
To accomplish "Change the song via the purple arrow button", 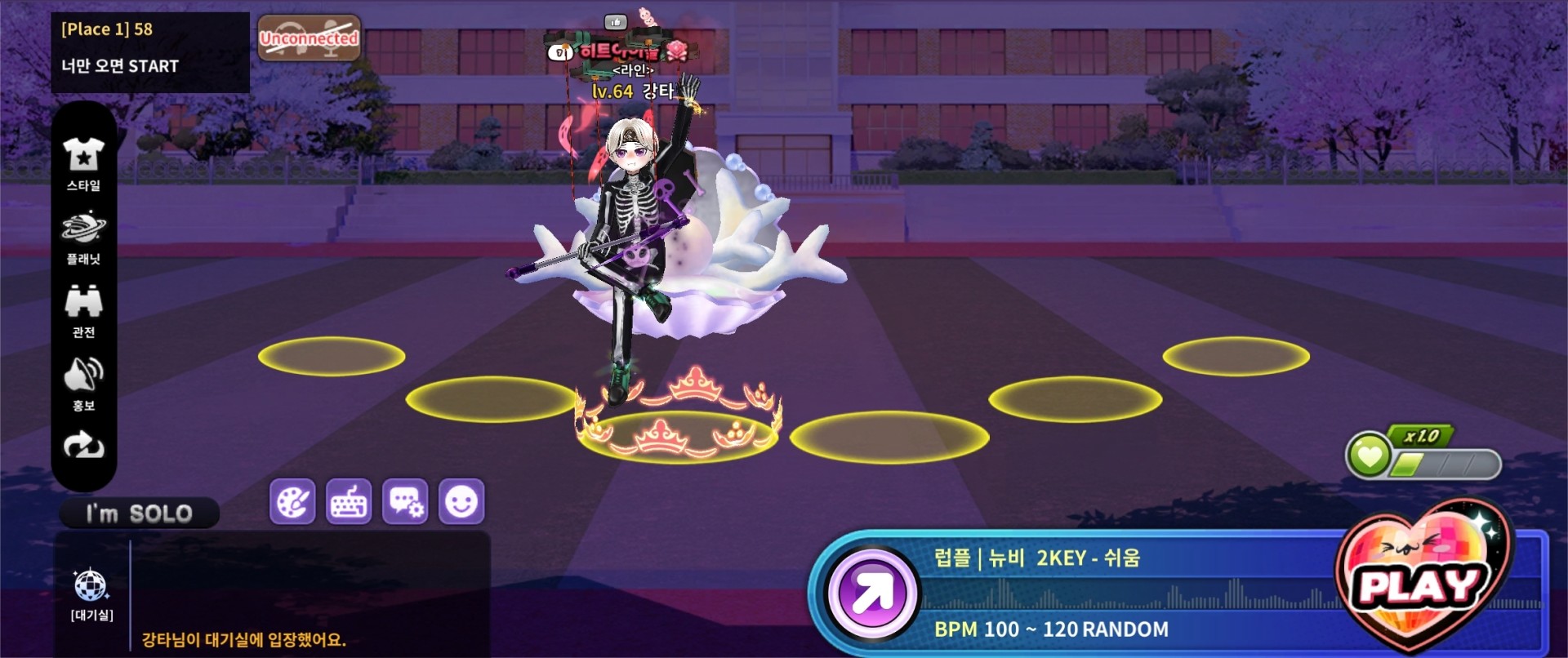I will pos(872,594).
